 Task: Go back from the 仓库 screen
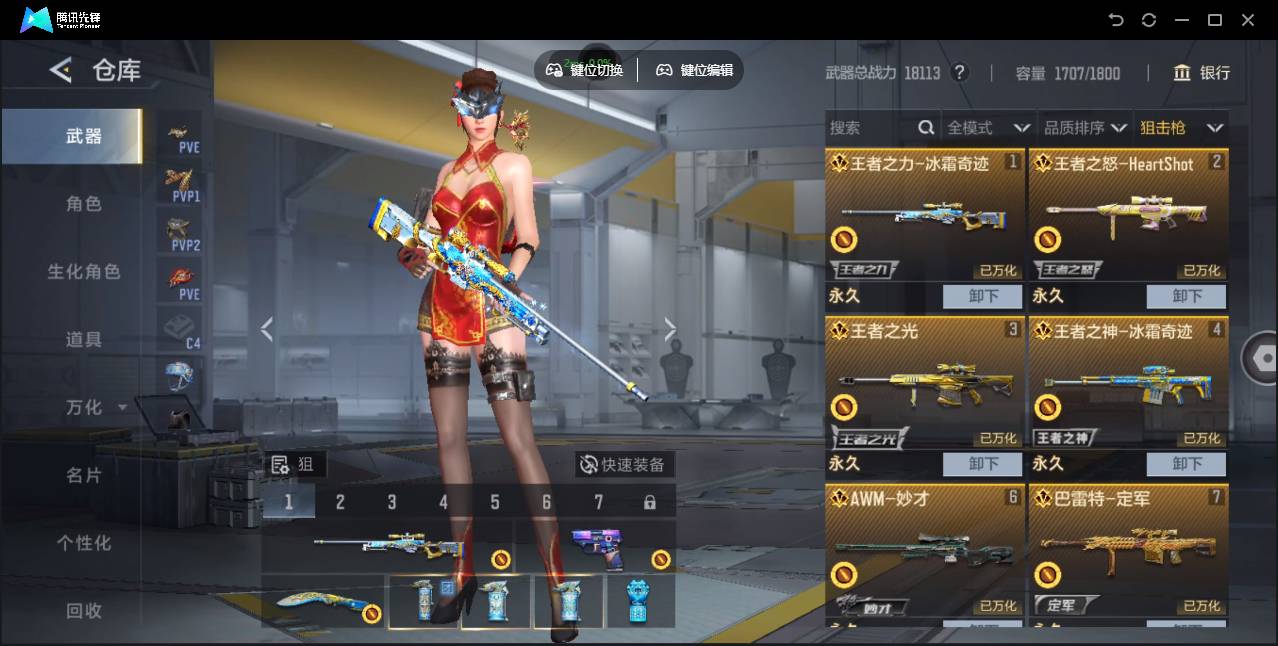tap(61, 70)
